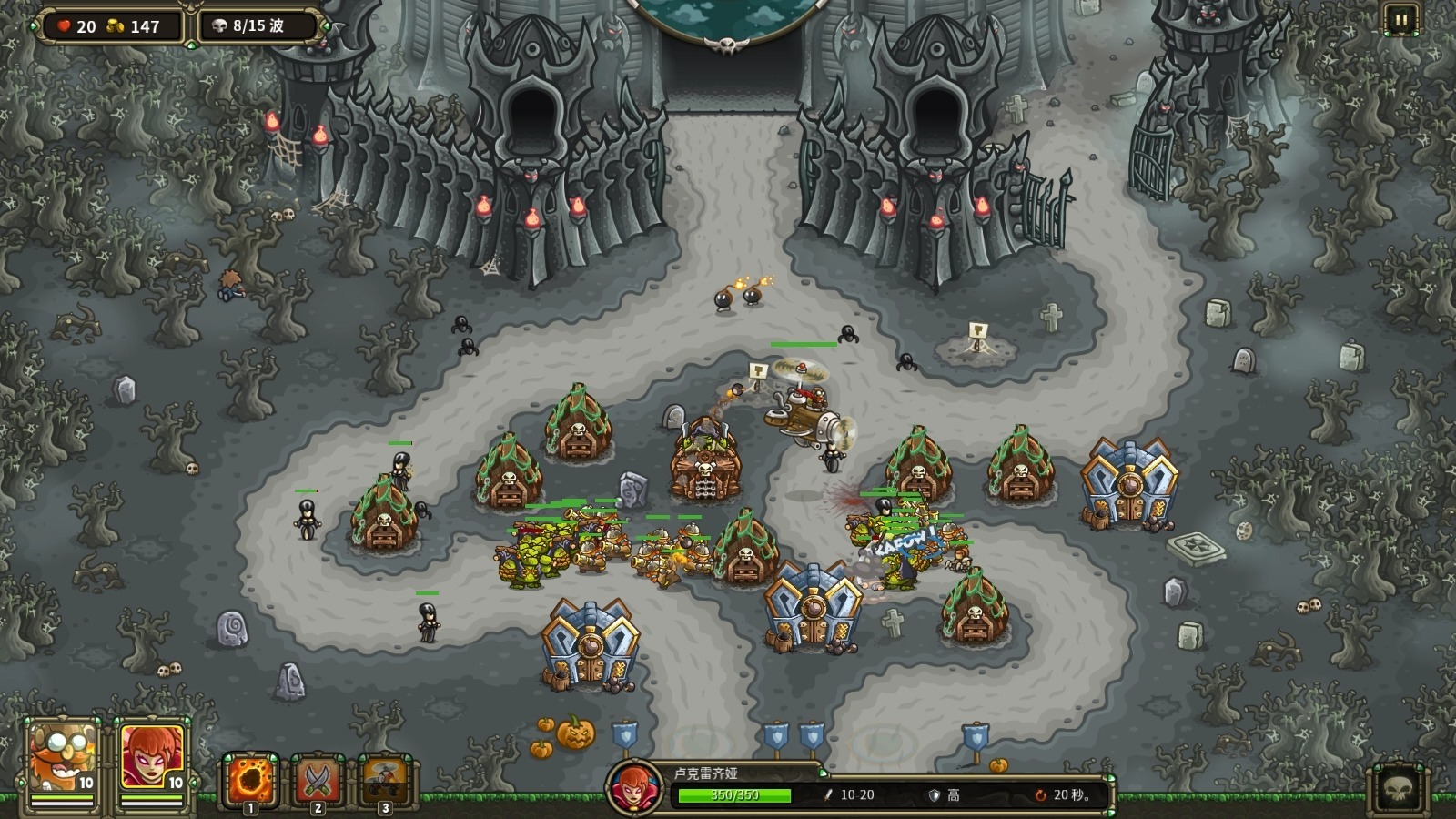Click the skull button in the corner

pos(1399,788)
